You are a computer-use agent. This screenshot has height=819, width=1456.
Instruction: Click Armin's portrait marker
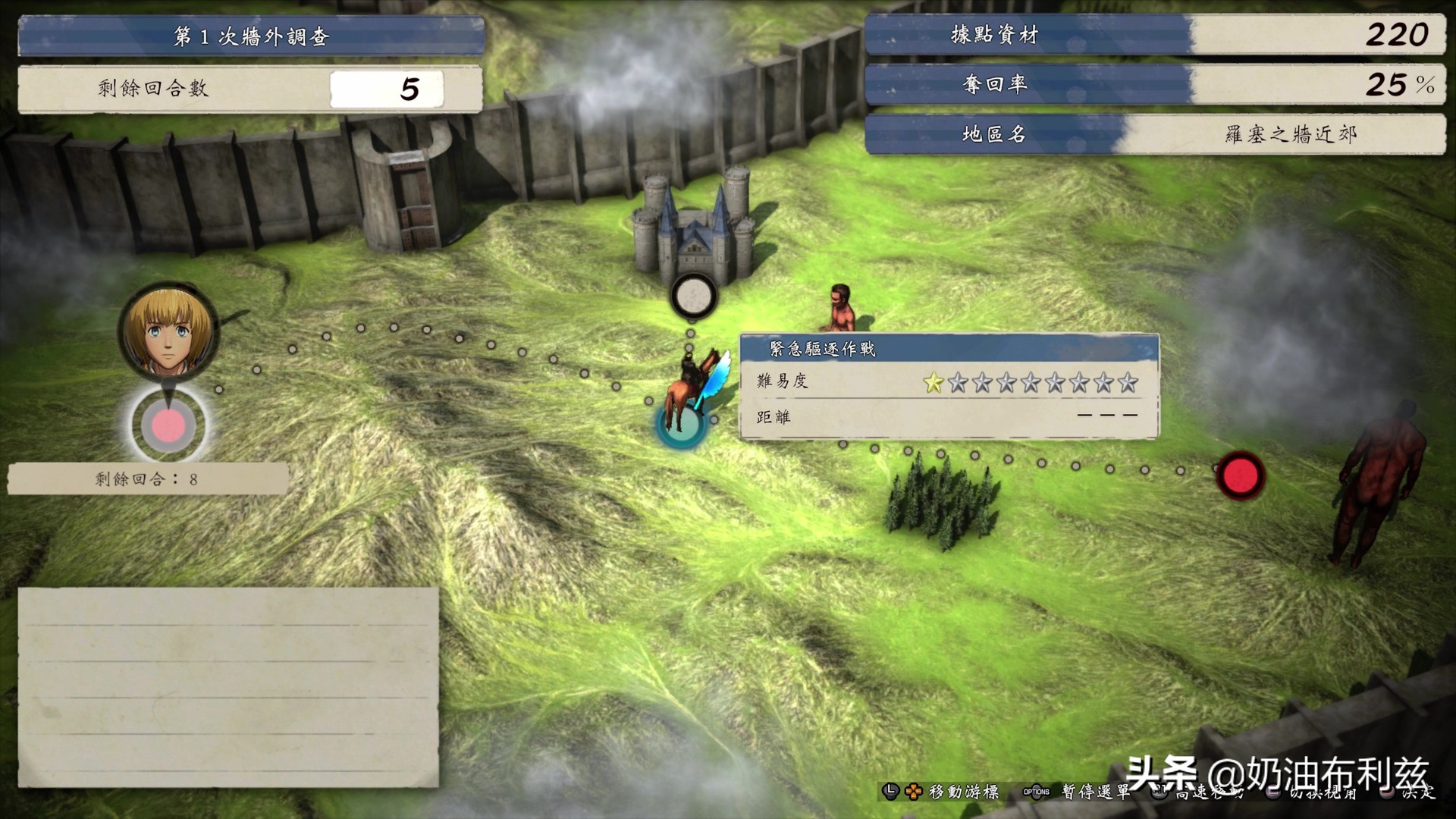pos(168,331)
